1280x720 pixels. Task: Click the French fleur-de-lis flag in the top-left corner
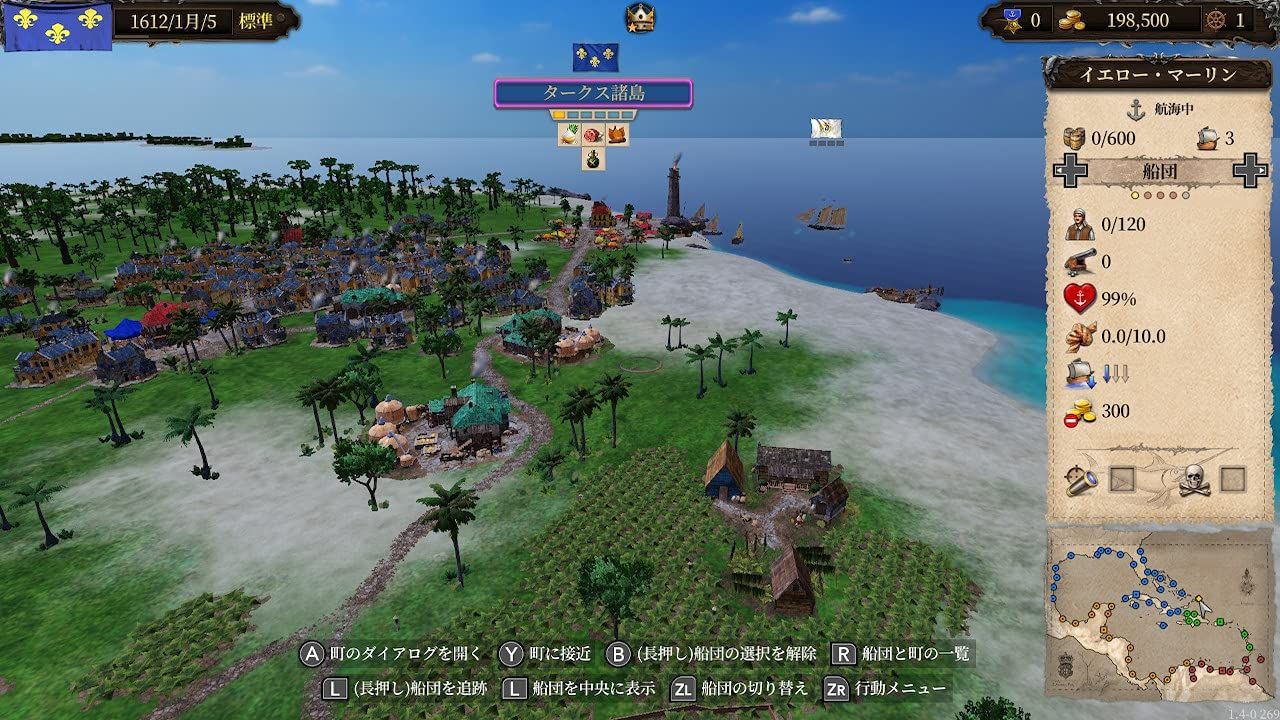click(x=58, y=24)
